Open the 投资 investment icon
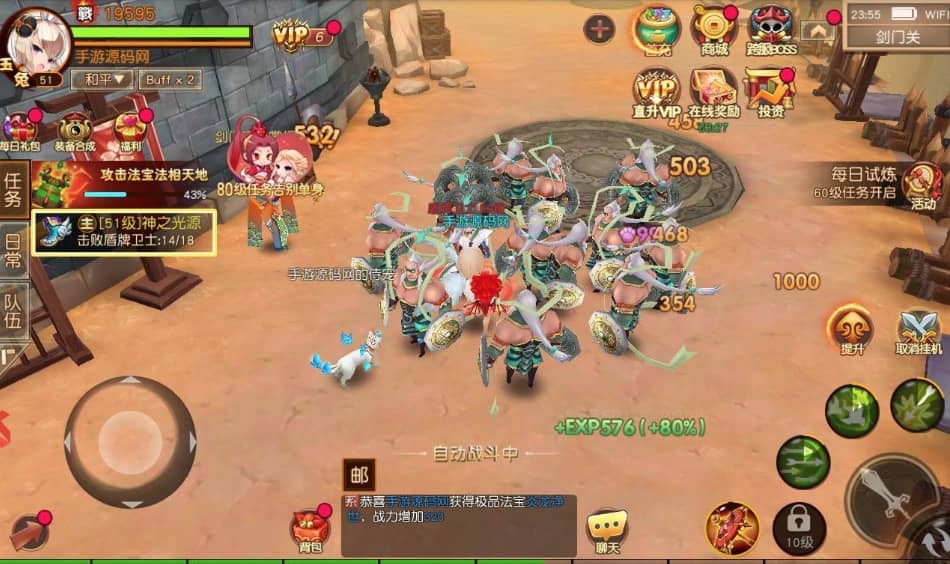Screen dimensions: 950x564 click(x=770, y=93)
